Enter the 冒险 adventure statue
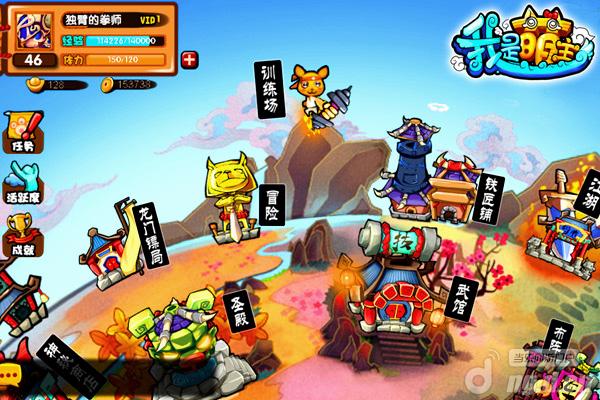The width and height of the screenshot is (600, 400). click(229, 190)
